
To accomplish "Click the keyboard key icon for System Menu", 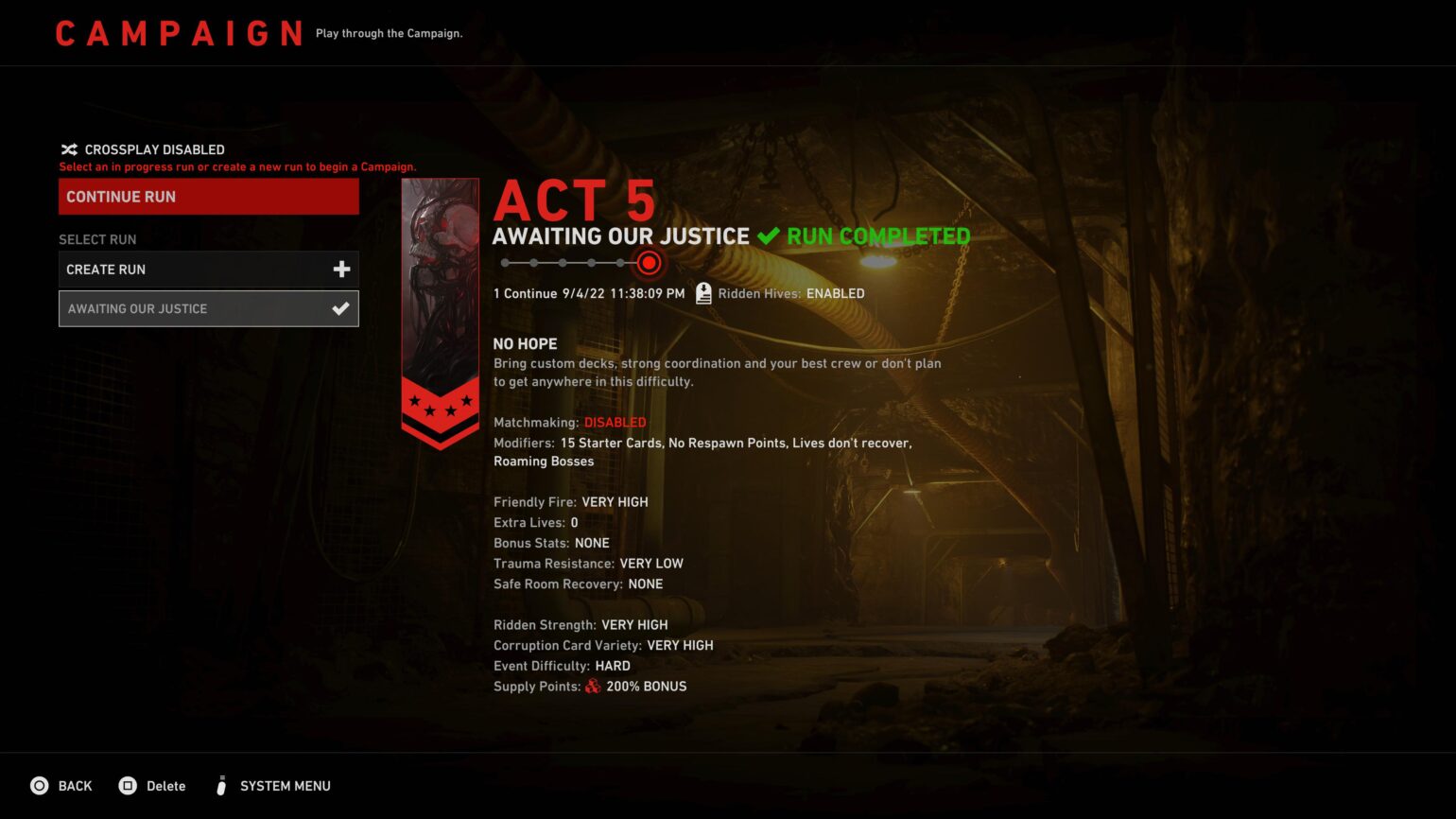I will pos(222,785).
